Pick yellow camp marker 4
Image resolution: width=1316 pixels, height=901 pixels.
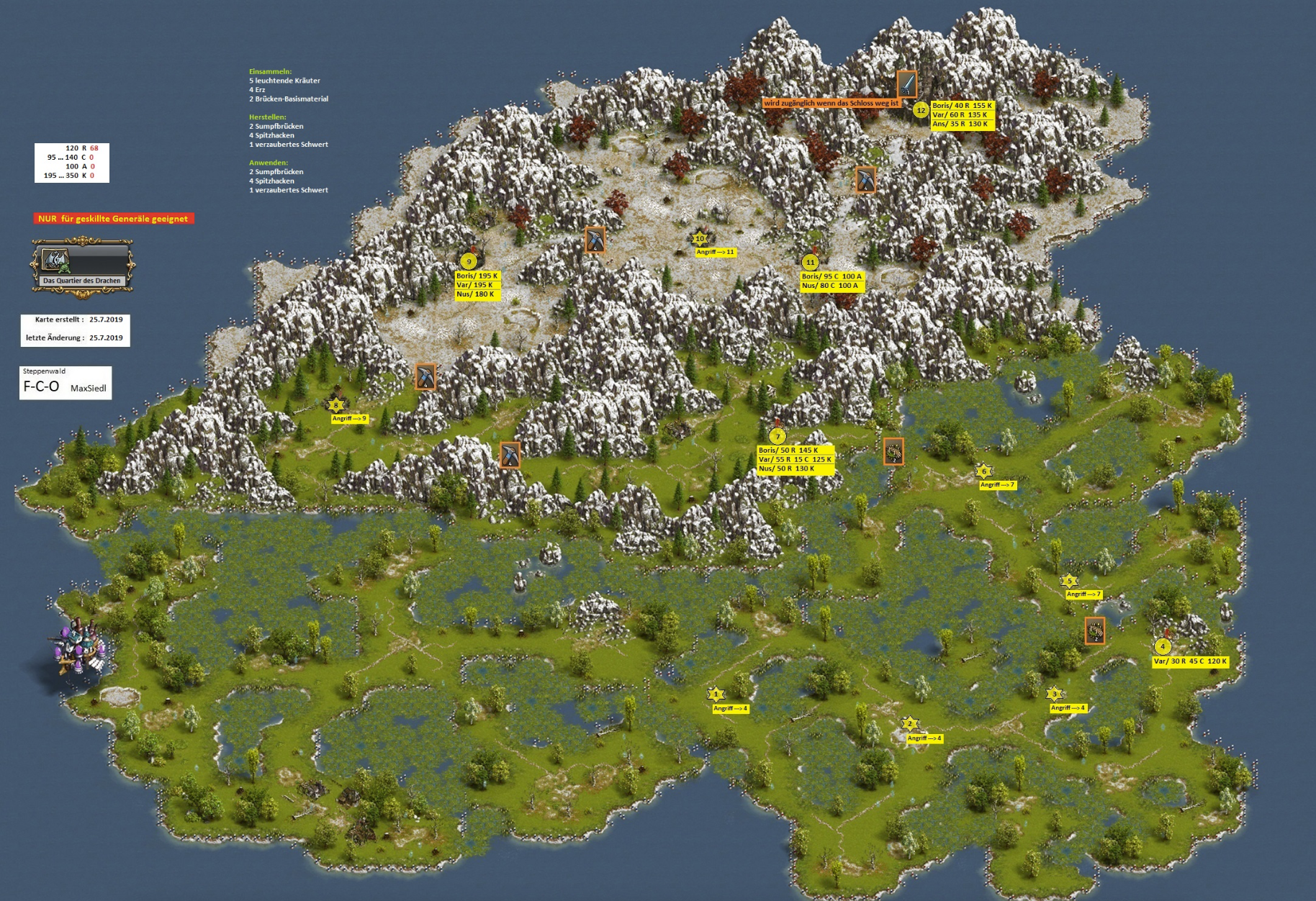click(x=1162, y=647)
